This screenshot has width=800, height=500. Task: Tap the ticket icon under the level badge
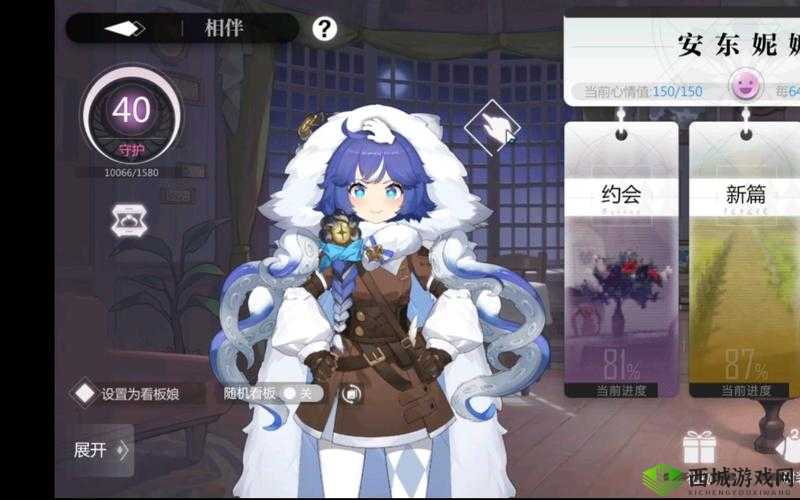pos(130,220)
